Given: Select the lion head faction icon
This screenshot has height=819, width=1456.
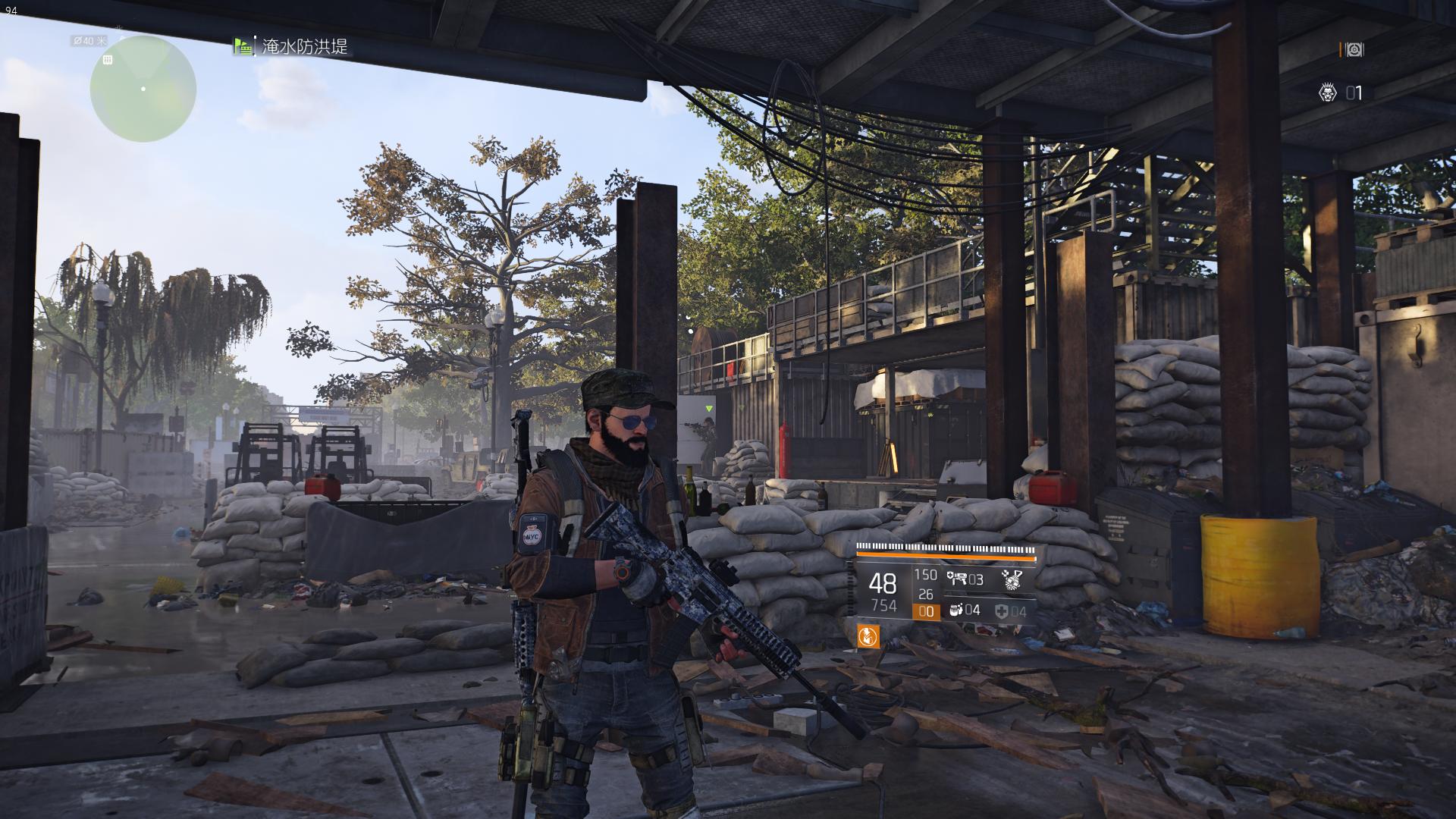Looking at the screenshot, I should (1327, 93).
